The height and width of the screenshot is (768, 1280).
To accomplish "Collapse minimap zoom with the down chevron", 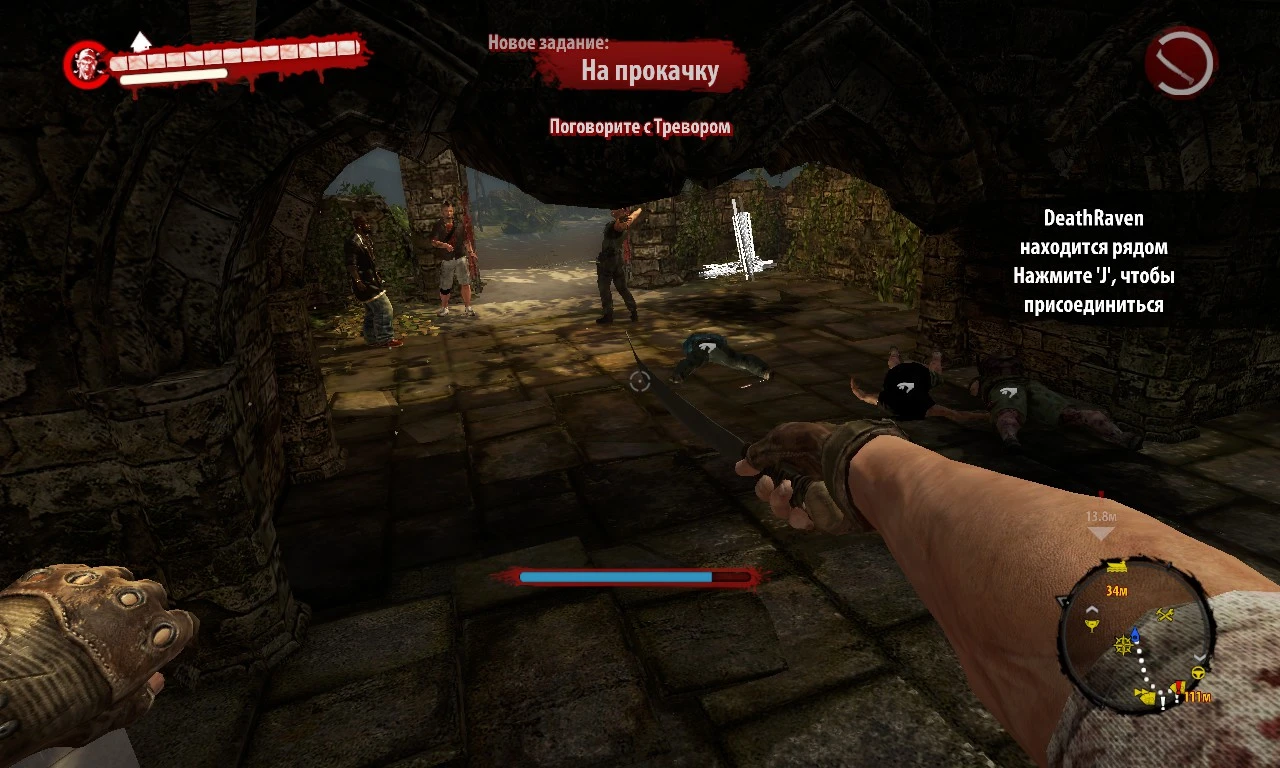I will click(1200, 658).
